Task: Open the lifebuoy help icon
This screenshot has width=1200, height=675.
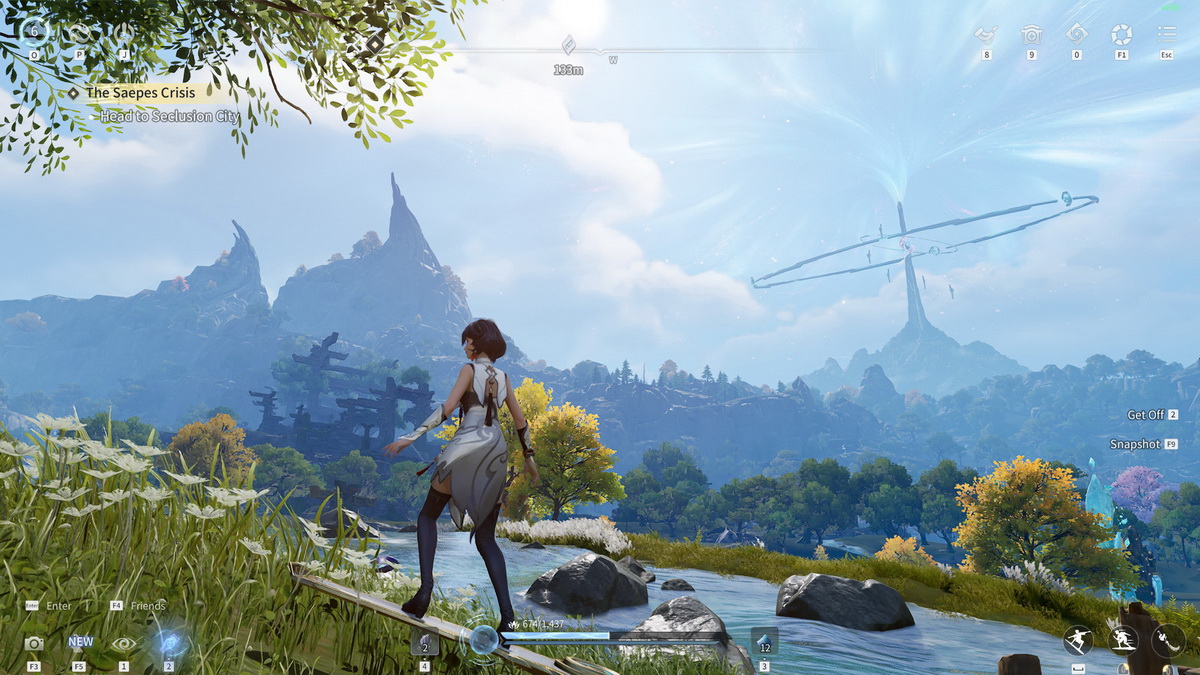Action: coord(1122,34)
